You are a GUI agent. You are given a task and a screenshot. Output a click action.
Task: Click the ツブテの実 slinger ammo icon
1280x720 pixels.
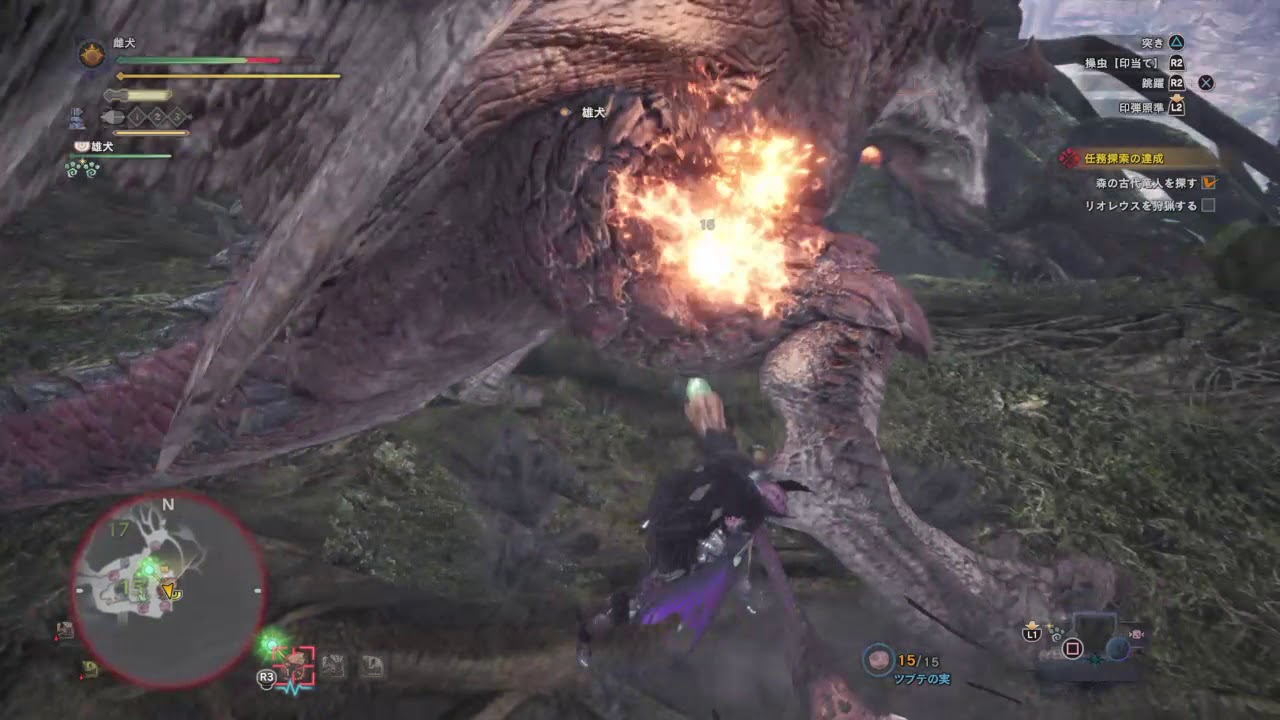(x=879, y=660)
